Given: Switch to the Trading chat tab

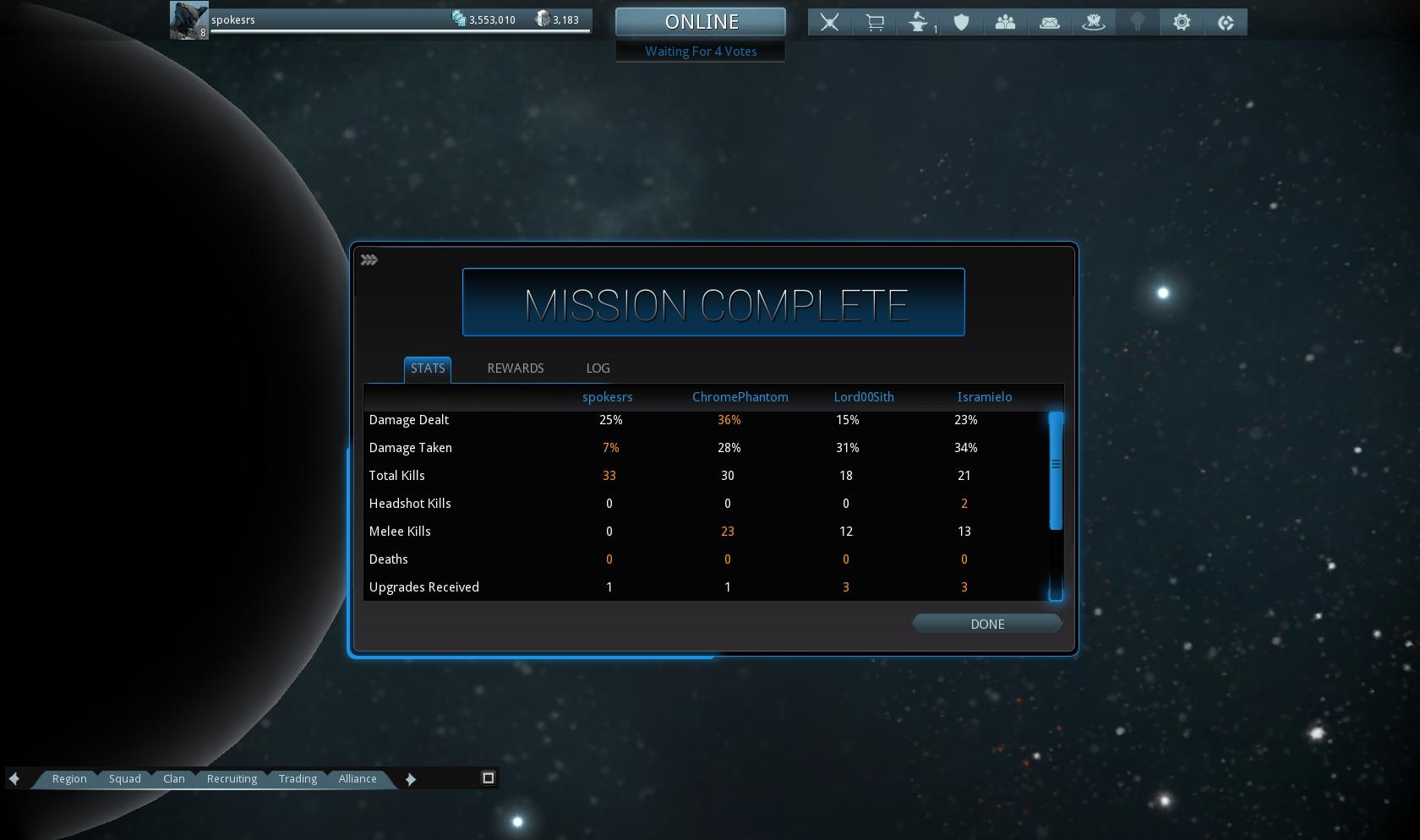Looking at the screenshot, I should point(298,779).
